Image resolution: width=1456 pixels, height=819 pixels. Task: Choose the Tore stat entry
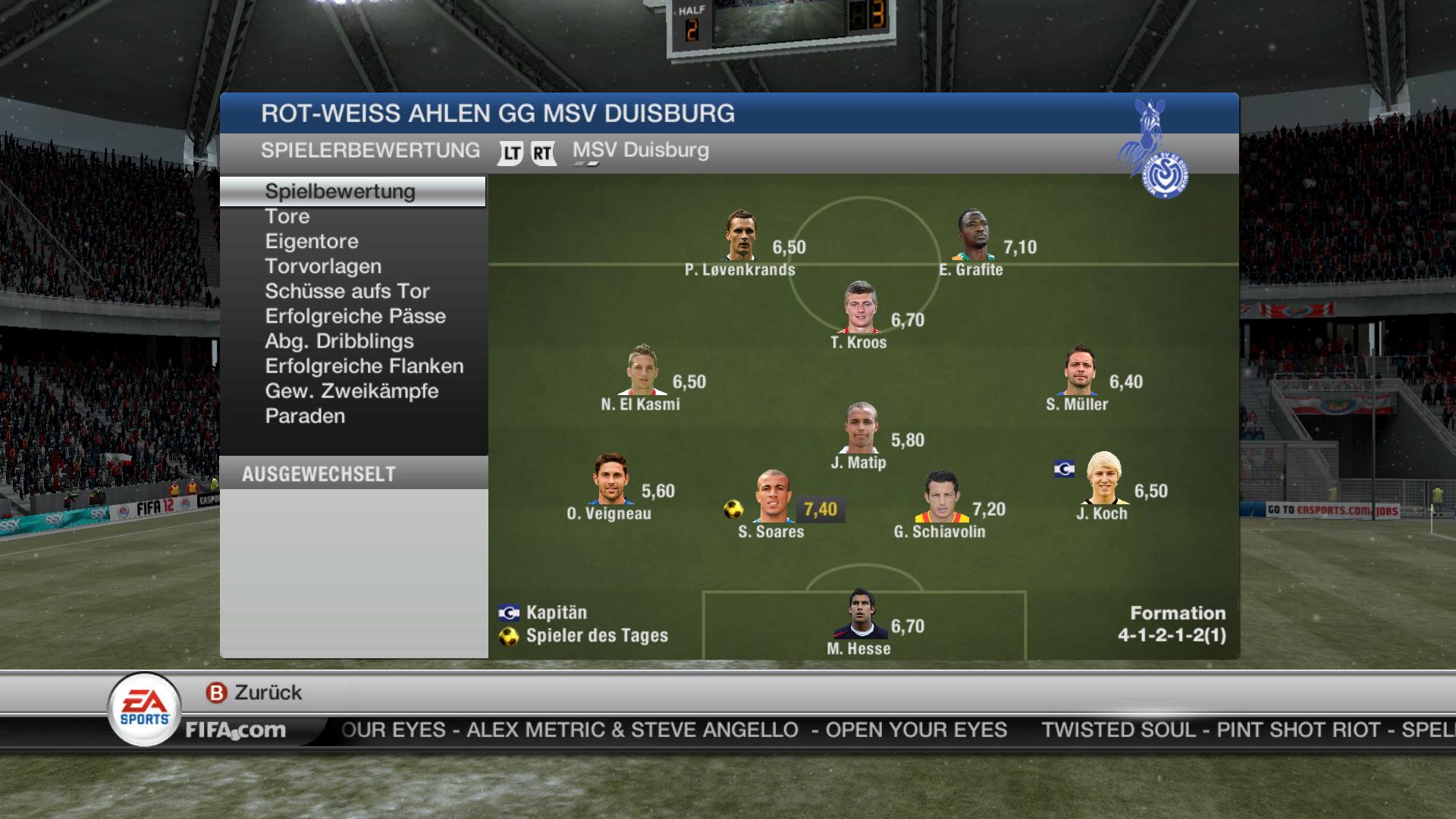coord(287,216)
